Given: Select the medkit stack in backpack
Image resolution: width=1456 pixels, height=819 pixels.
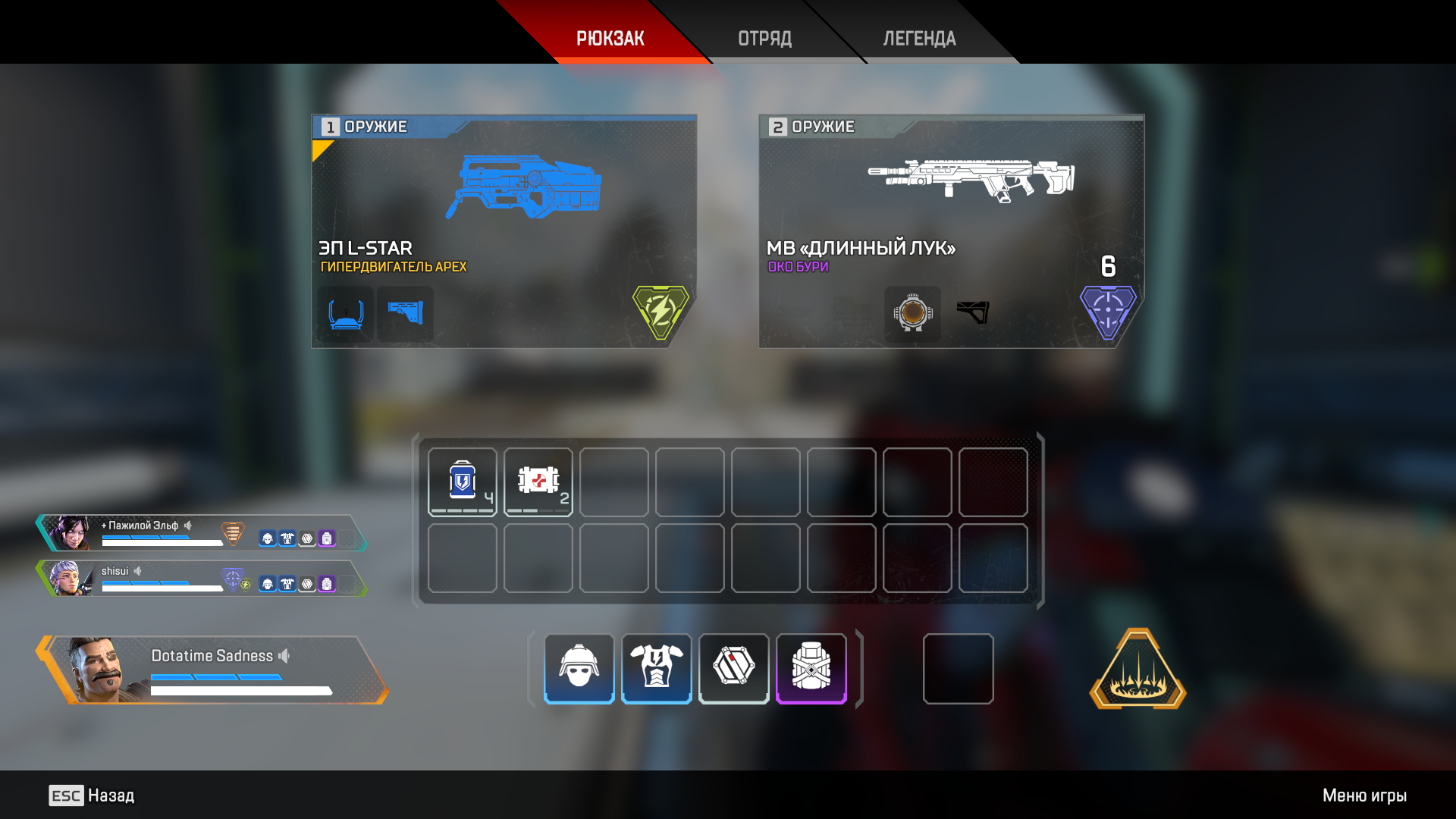Looking at the screenshot, I should [x=538, y=482].
